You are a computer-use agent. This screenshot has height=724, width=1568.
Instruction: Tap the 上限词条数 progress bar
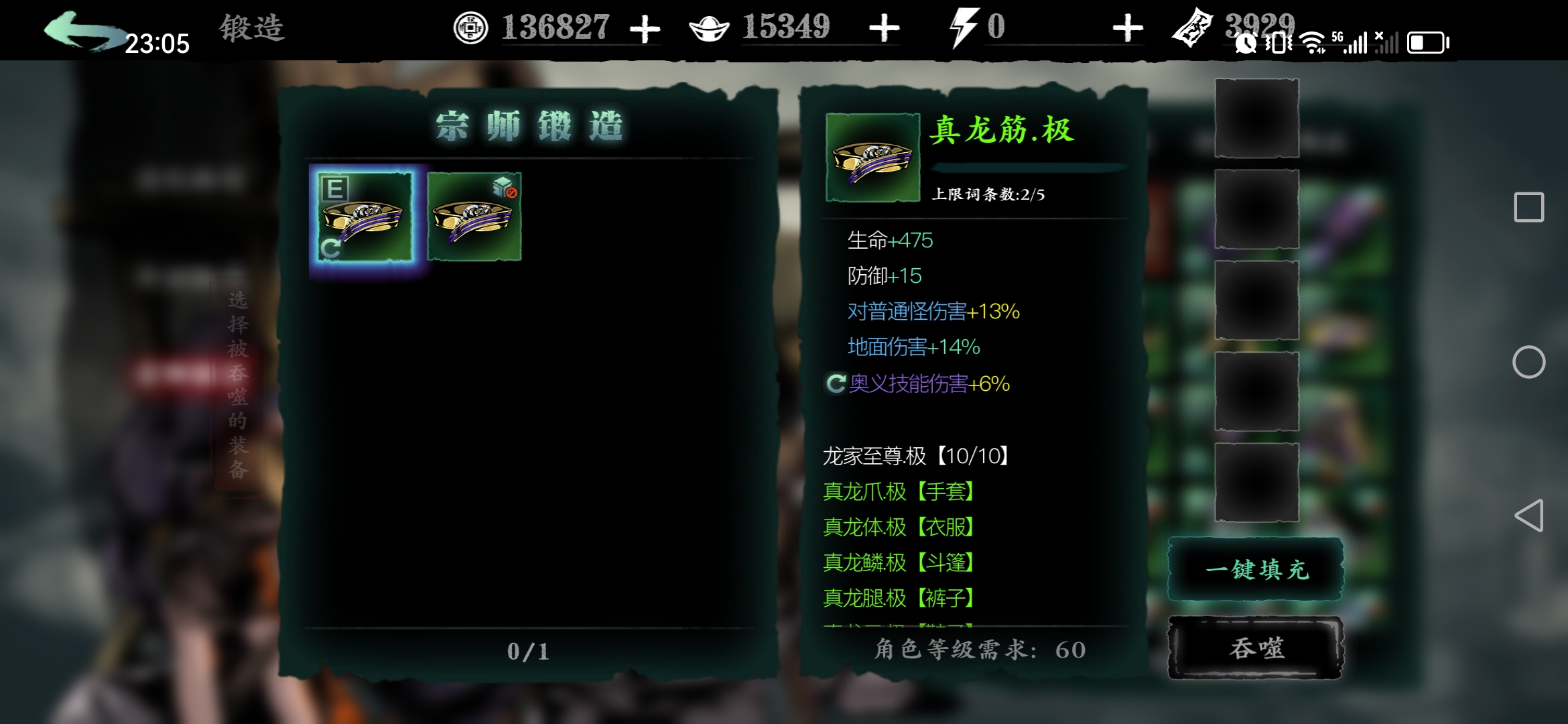(x=1030, y=166)
